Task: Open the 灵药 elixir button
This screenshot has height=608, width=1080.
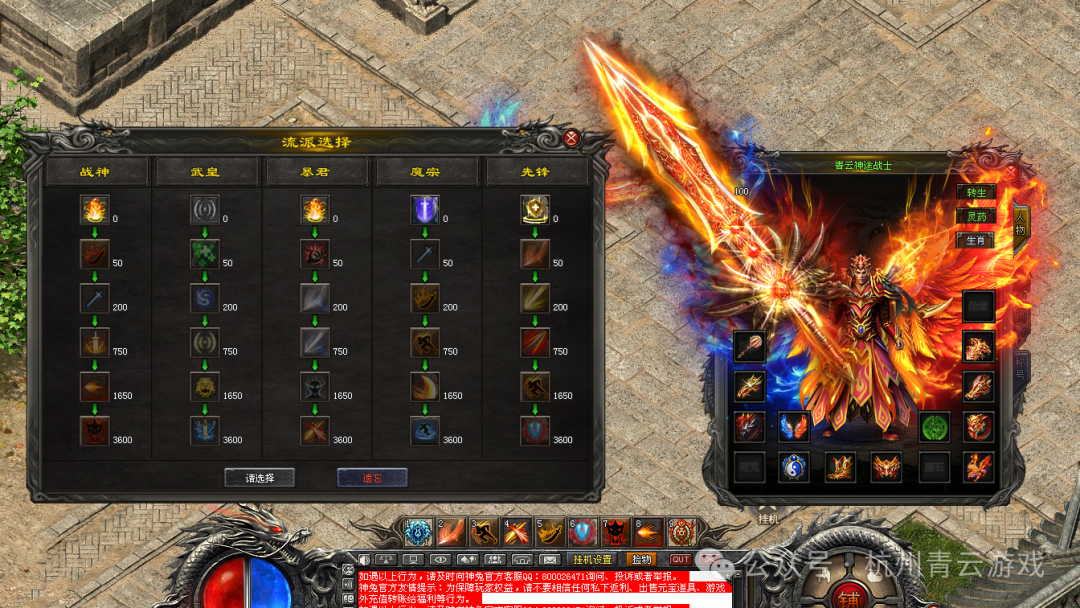Action: point(975,216)
